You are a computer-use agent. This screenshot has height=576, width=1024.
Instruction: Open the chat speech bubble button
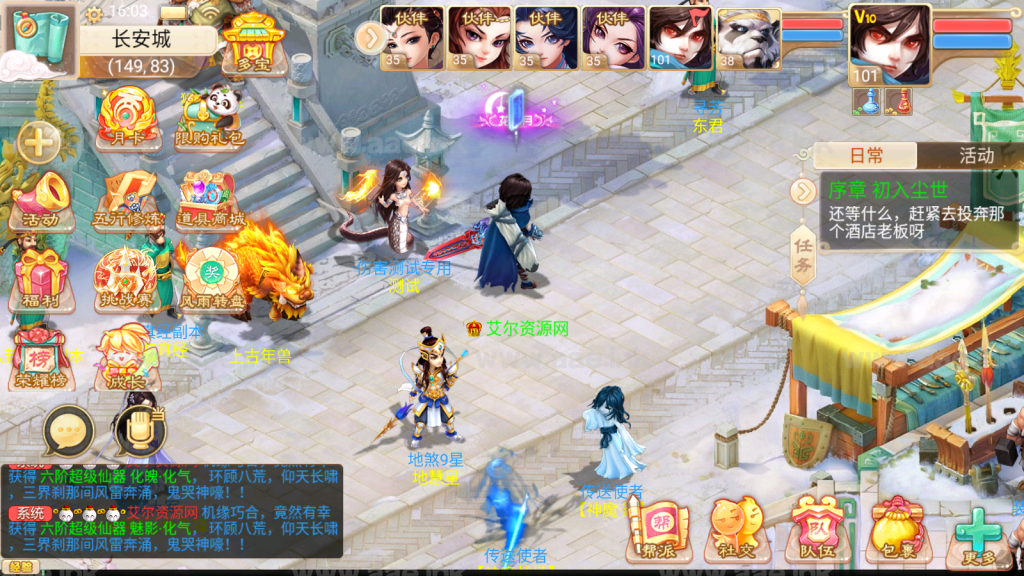click(x=68, y=431)
